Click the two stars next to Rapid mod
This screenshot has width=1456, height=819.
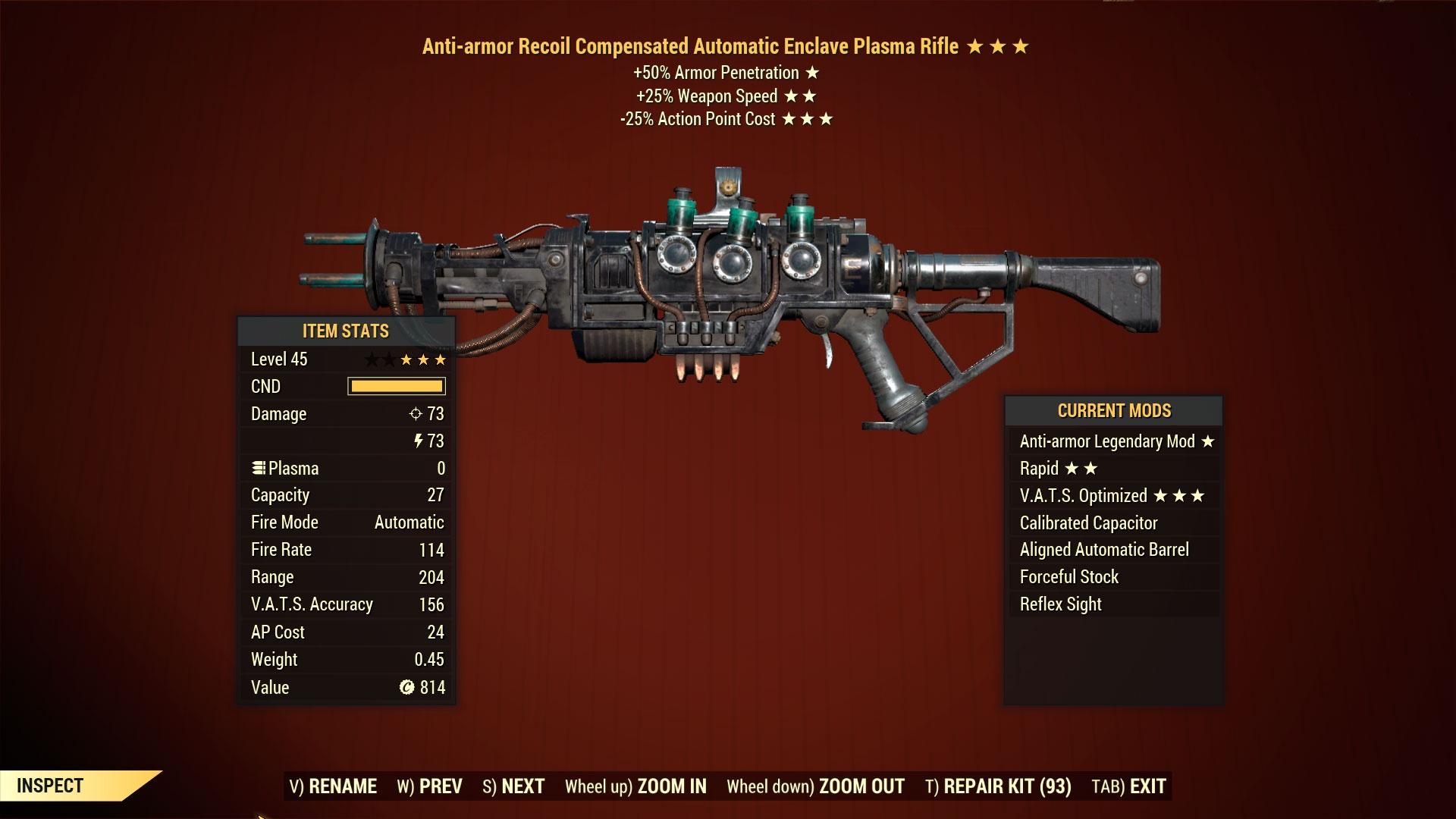1084,469
